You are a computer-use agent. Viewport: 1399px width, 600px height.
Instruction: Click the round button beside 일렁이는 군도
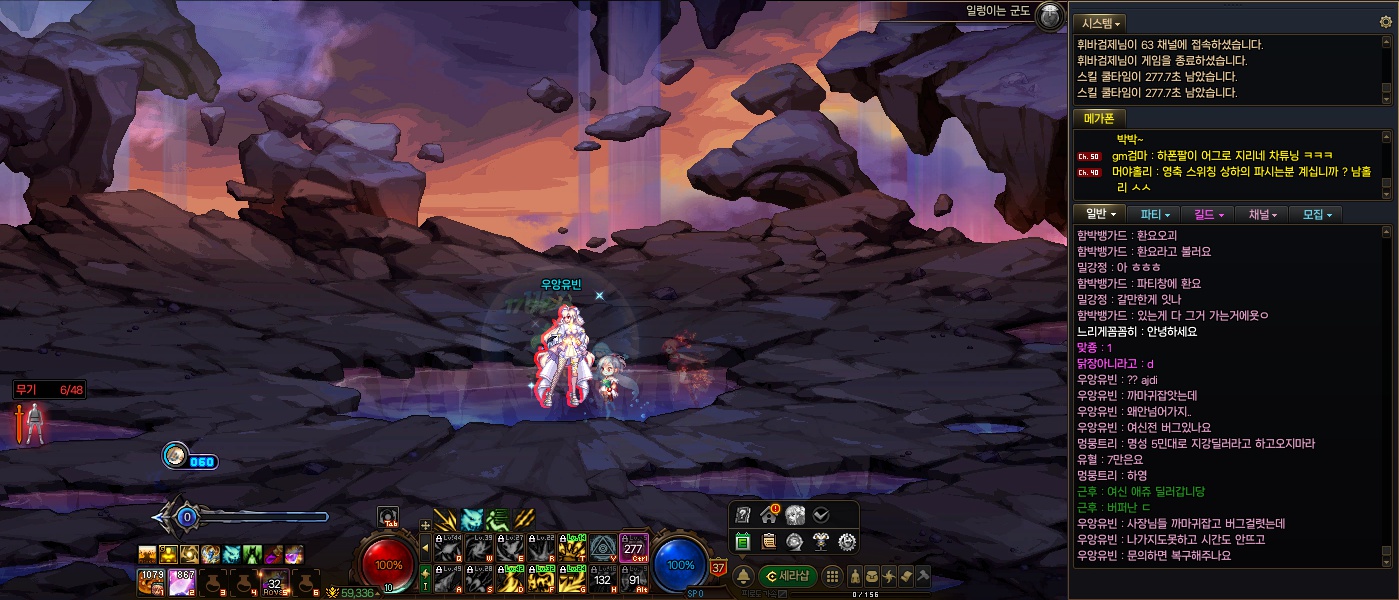pos(1049,15)
